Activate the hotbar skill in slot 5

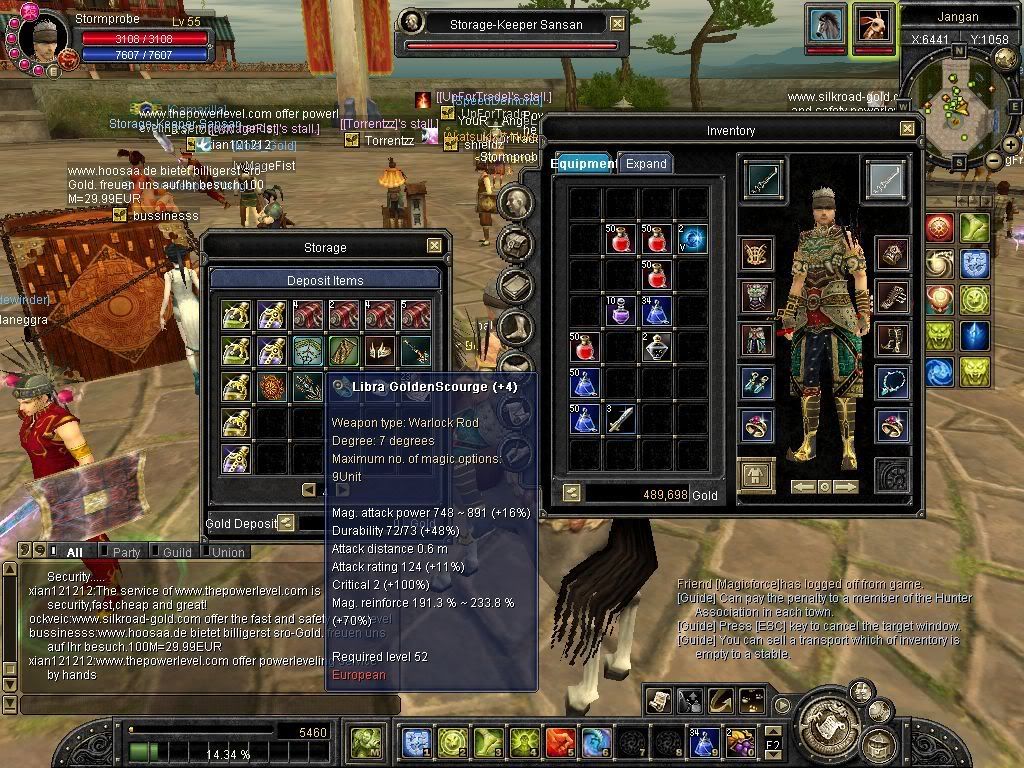click(560, 742)
